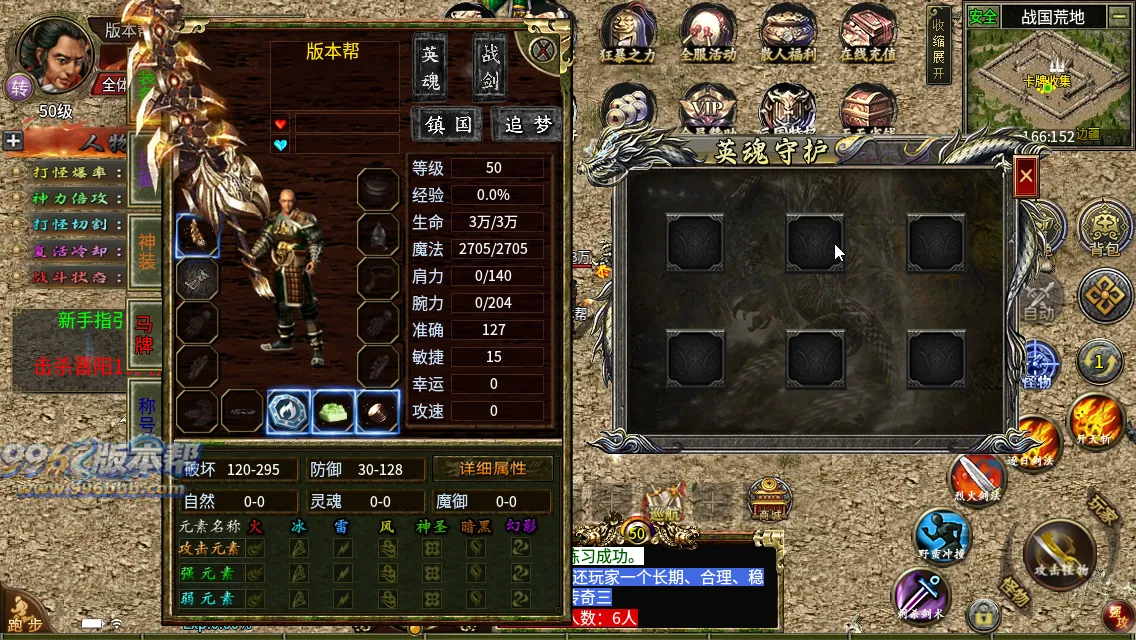The width and height of the screenshot is (1136, 640).
Task: Close the 英魂守护 panel
Action: [x=1026, y=178]
